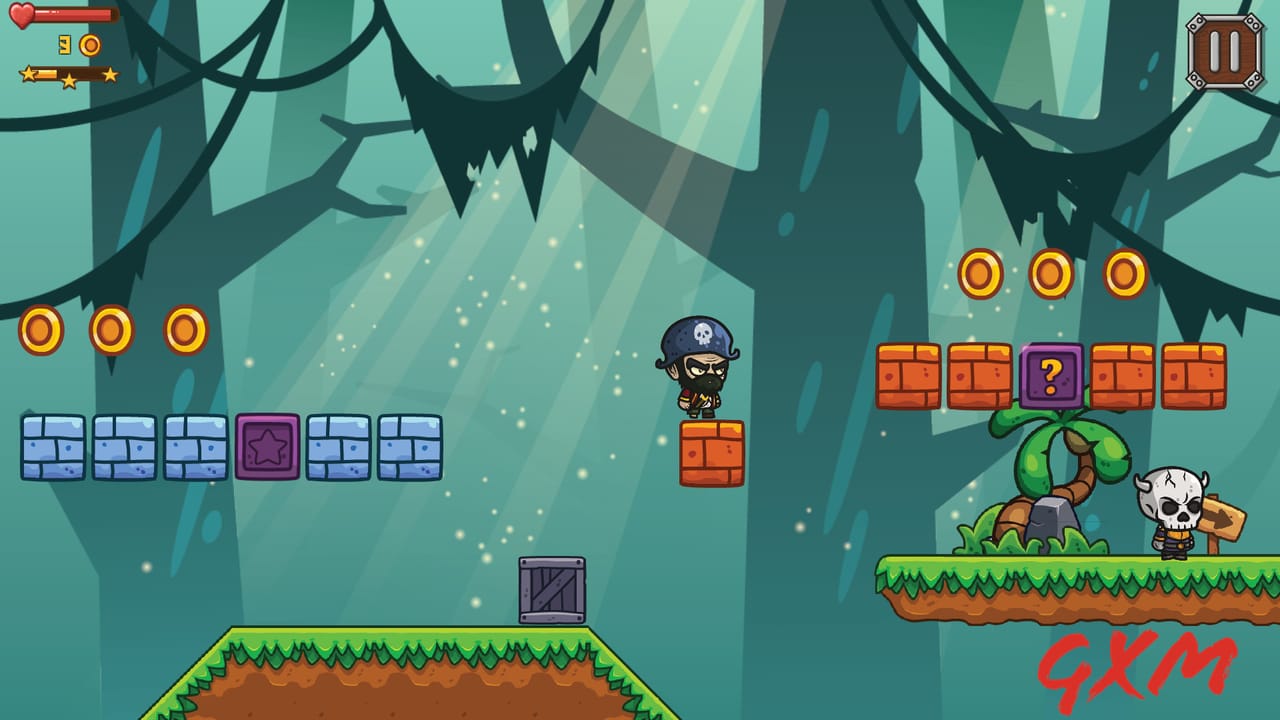Select the heart icon on the health bar
The image size is (1280, 720).
21,15
